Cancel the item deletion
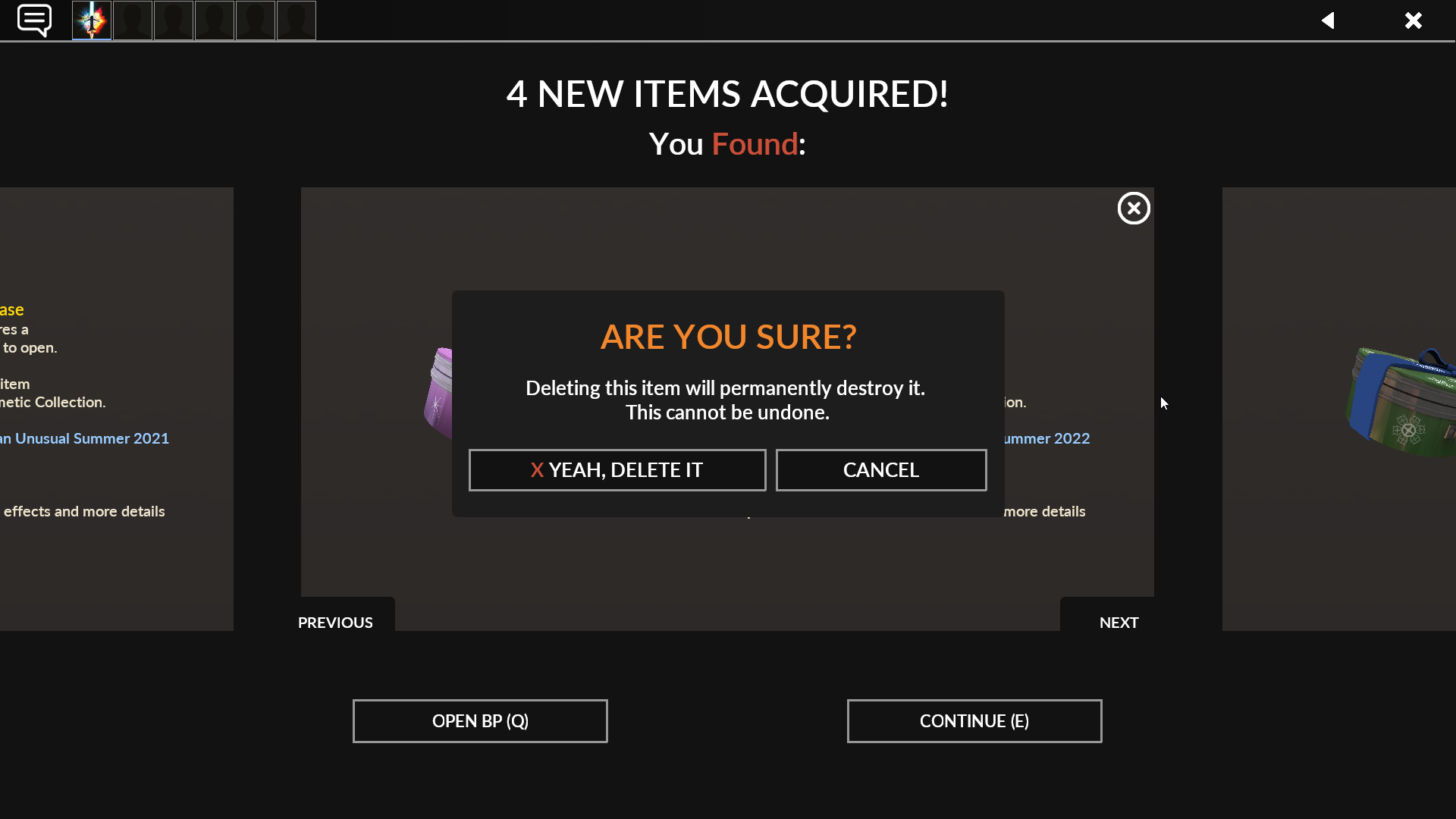 pos(880,469)
